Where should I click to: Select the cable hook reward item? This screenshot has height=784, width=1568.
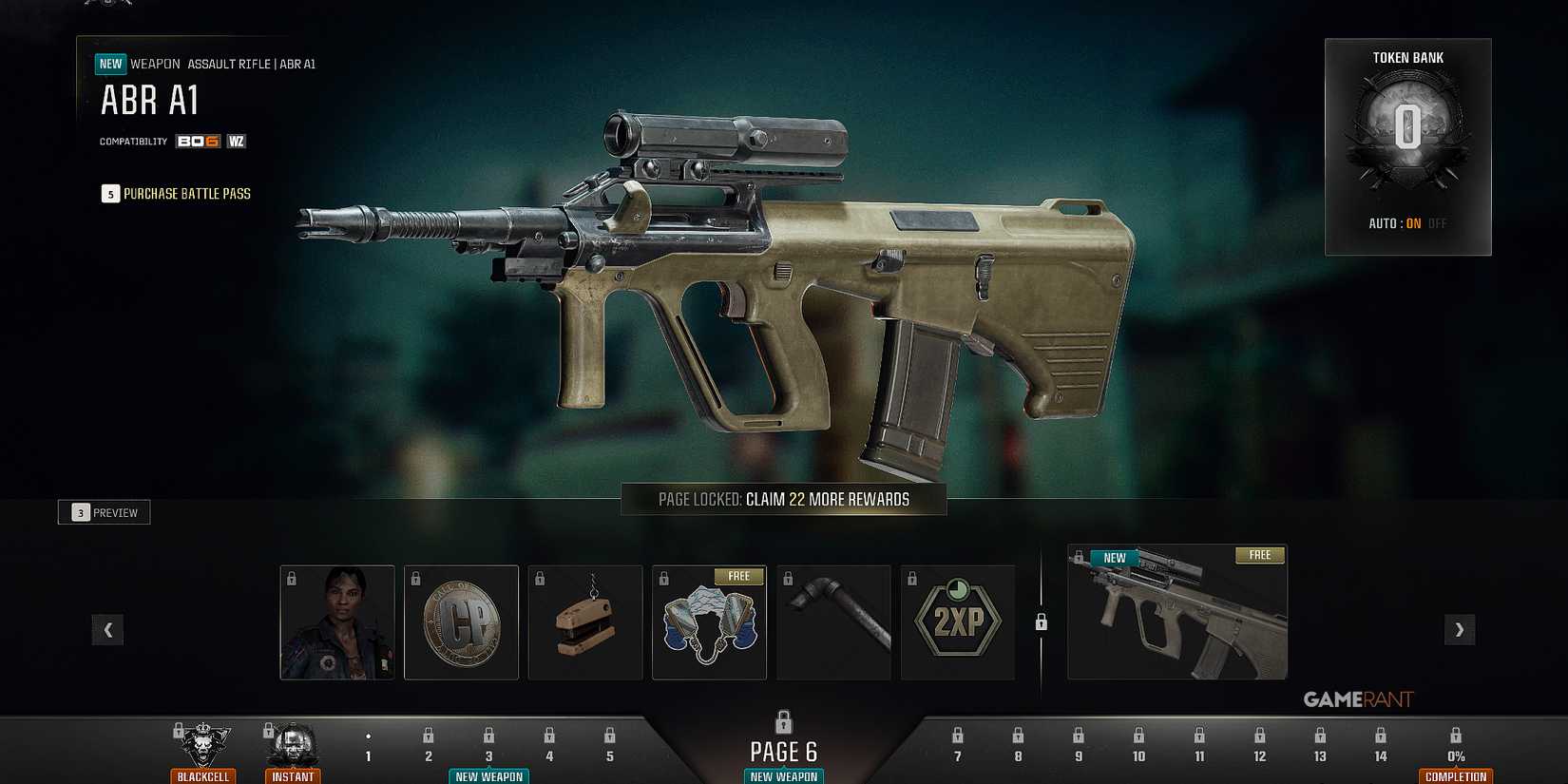(x=585, y=622)
